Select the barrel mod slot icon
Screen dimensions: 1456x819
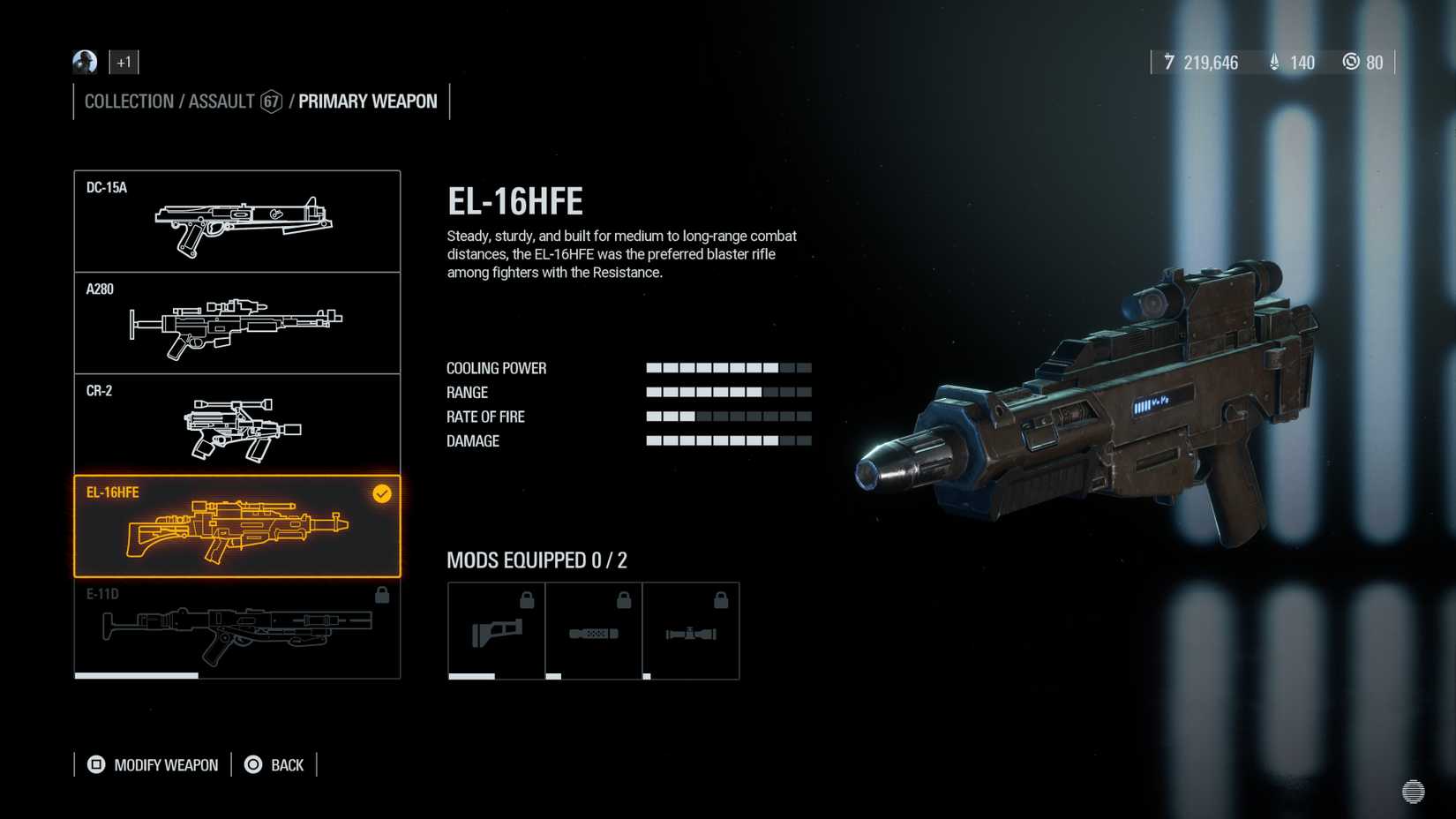tap(593, 629)
